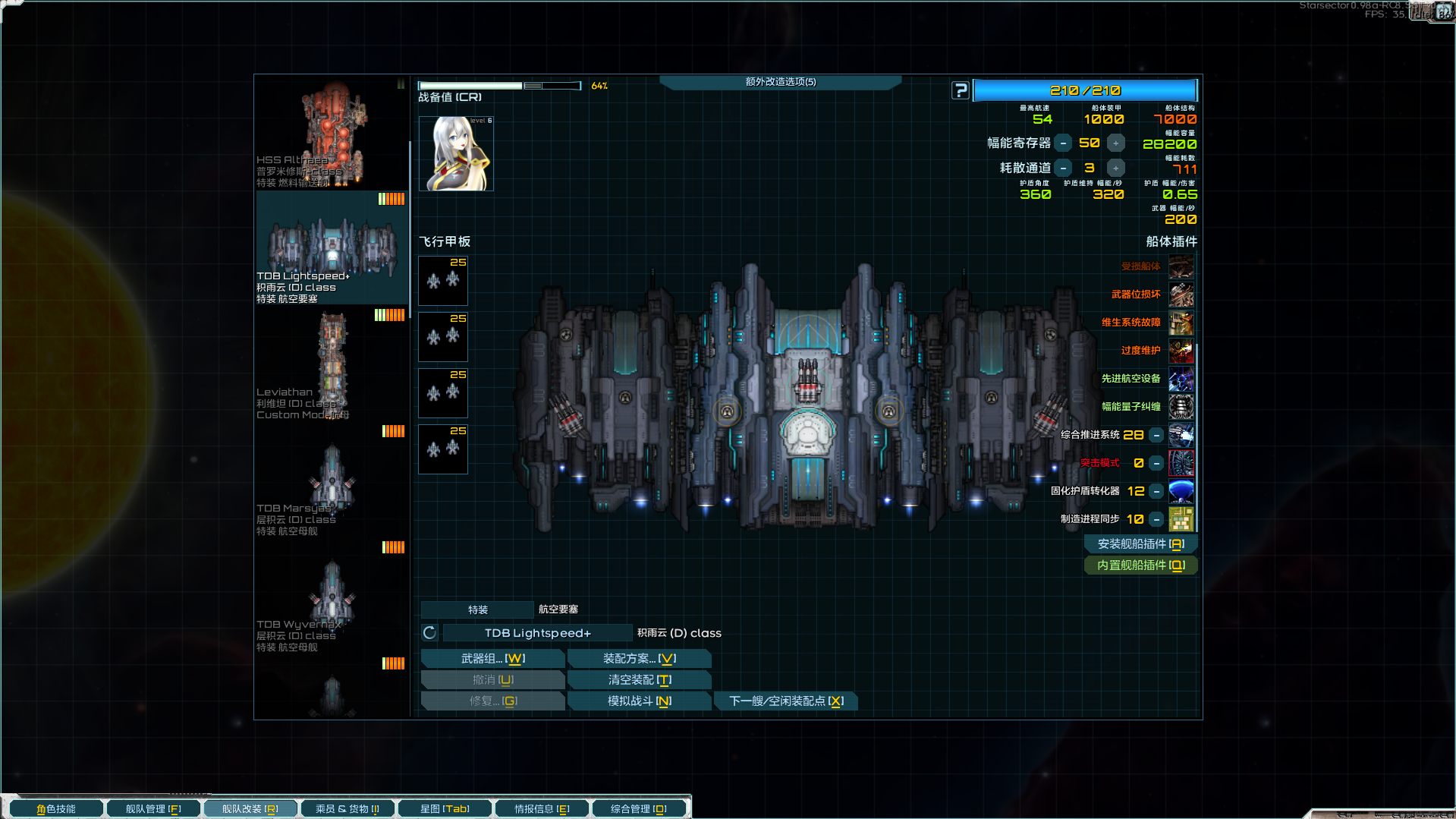The image size is (1456, 819).
Task: Select HSS ship in fleet list
Action: pyautogui.click(x=332, y=134)
